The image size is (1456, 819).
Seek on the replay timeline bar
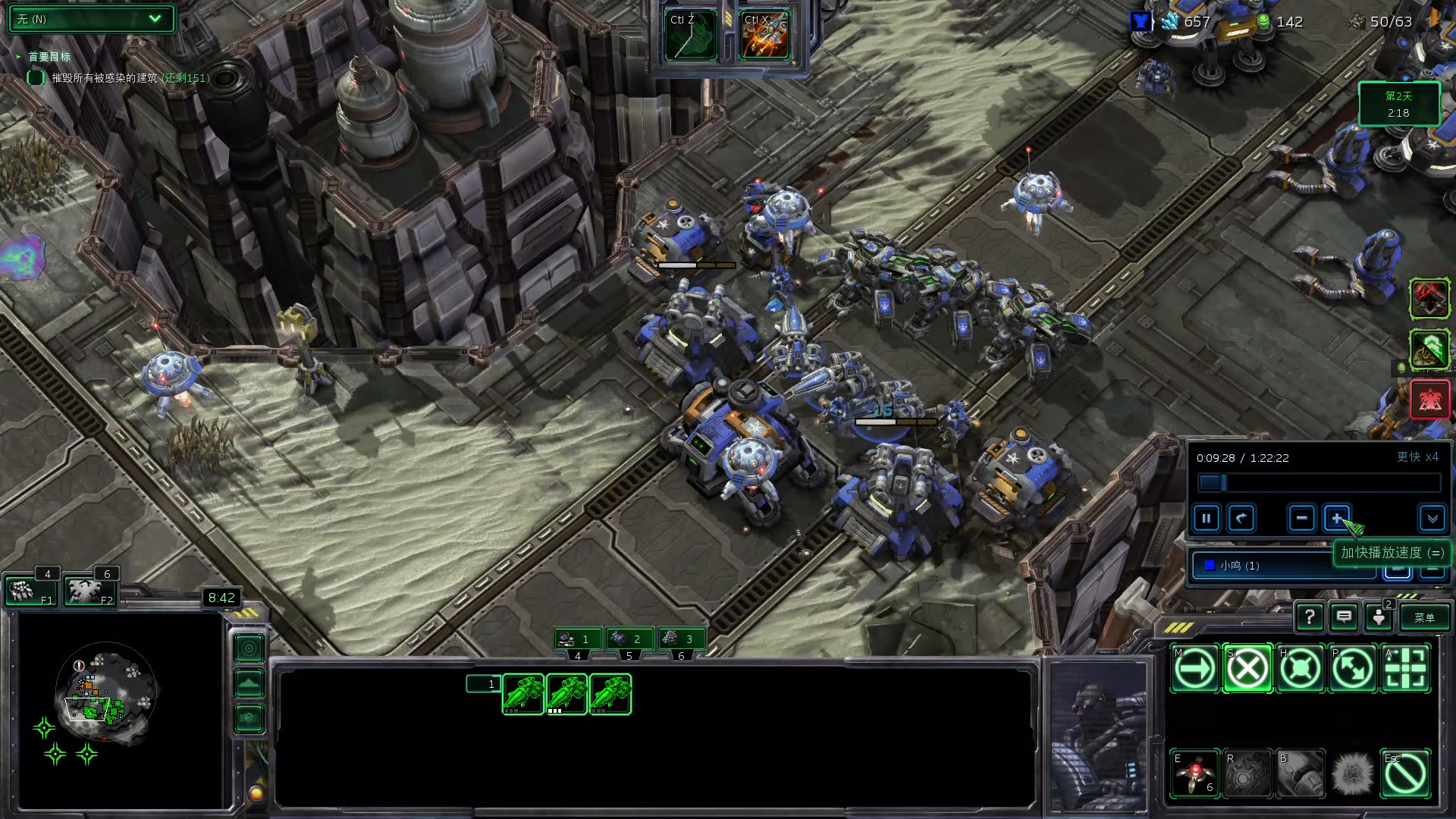[x=1319, y=483]
